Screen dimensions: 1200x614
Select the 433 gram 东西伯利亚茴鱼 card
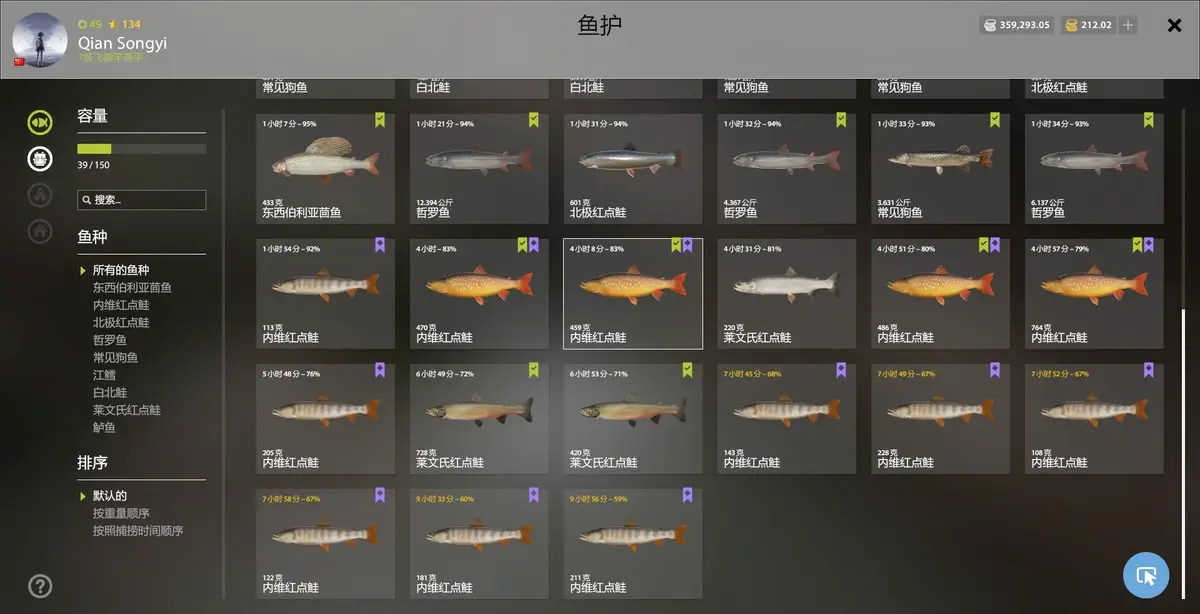(x=325, y=168)
